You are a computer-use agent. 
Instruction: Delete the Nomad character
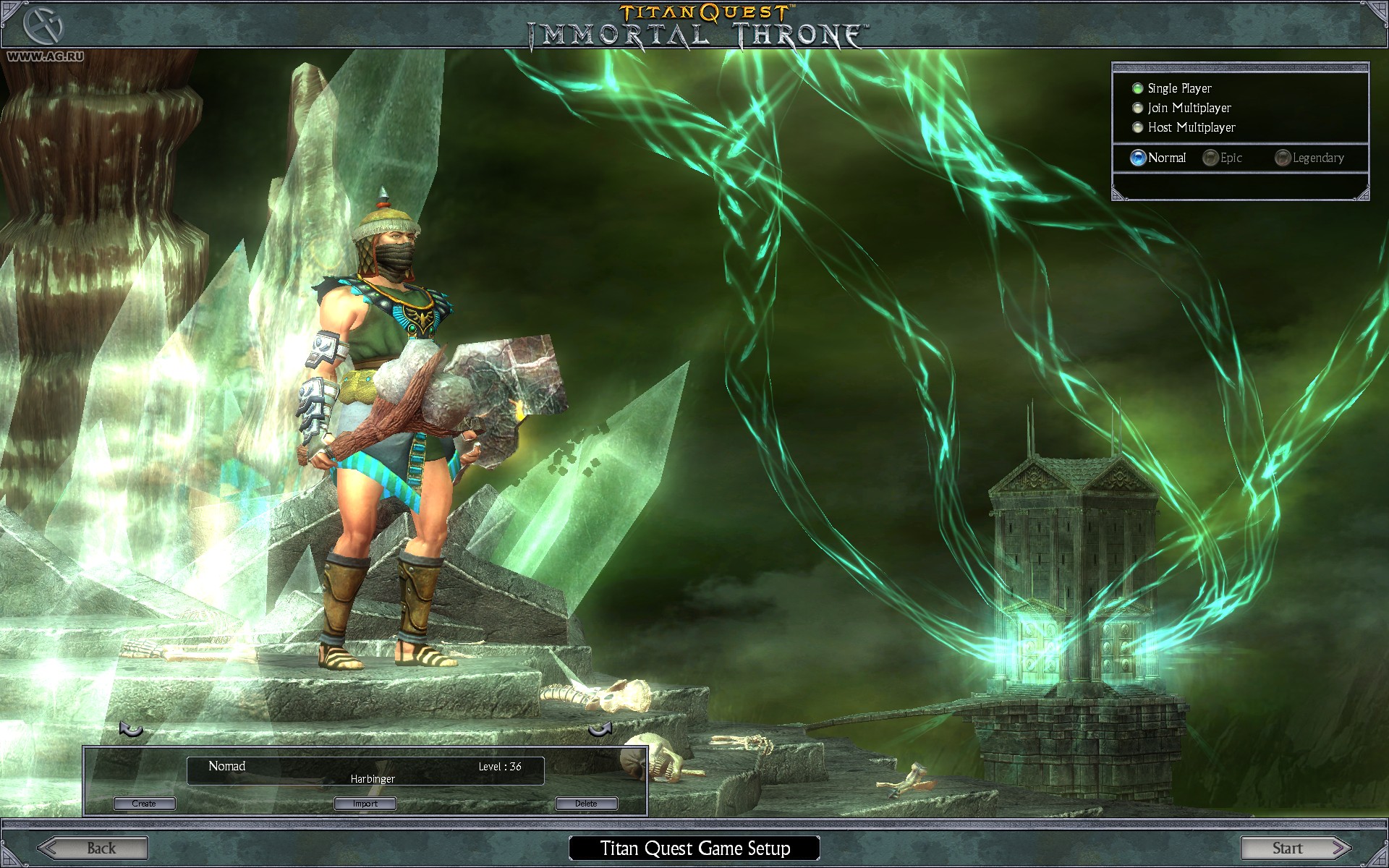click(586, 803)
